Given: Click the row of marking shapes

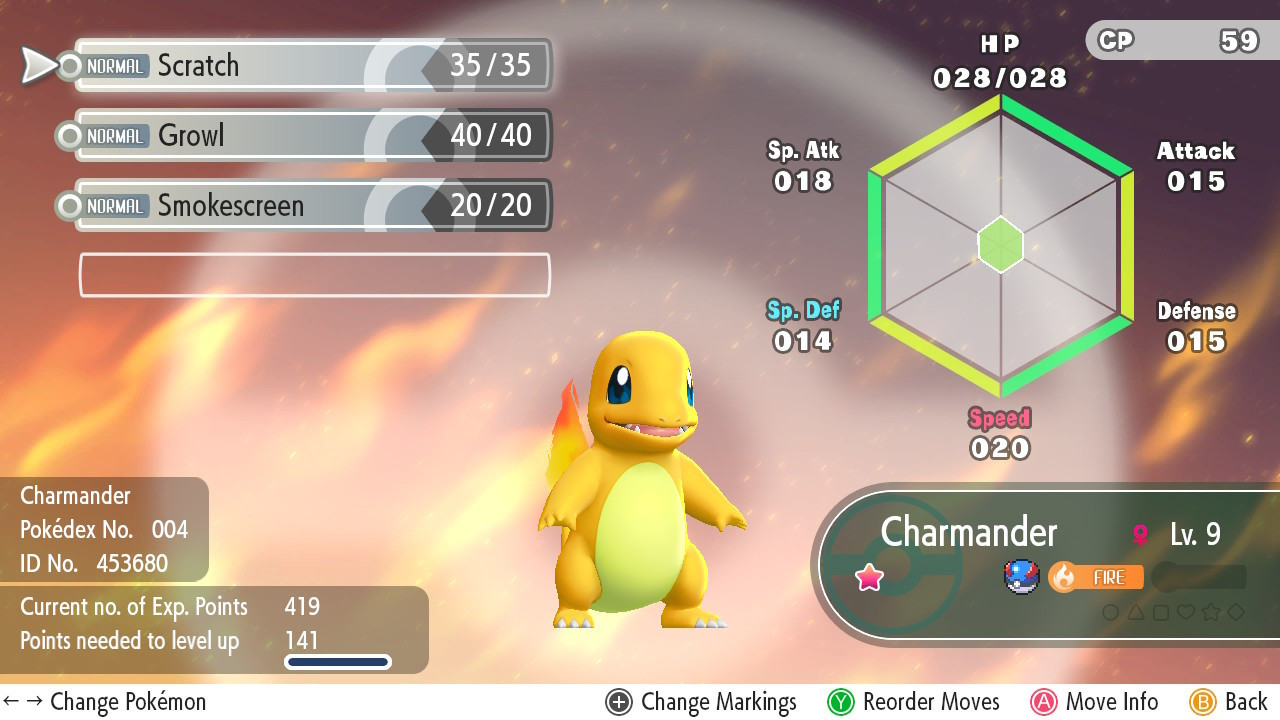Looking at the screenshot, I should coord(1173,612).
